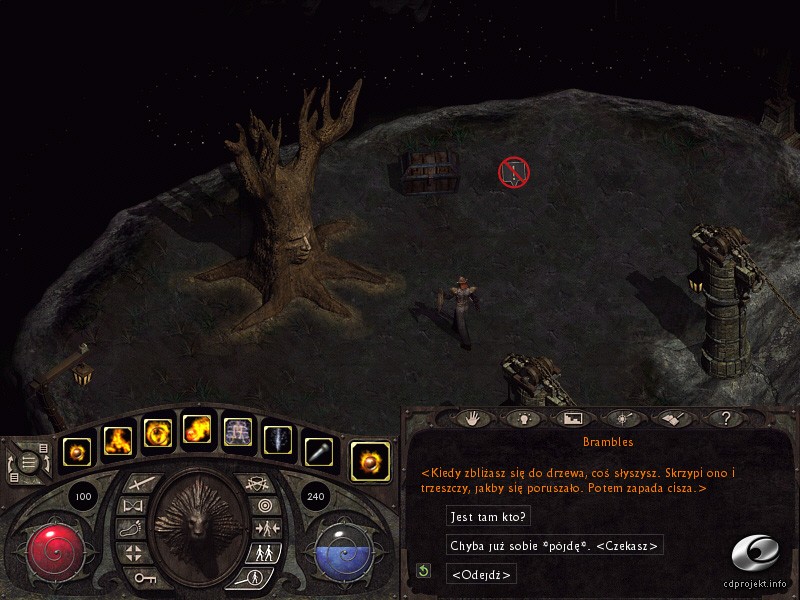Click the green arrow icon beside the replies
This screenshot has height=600, width=800.
(425, 571)
